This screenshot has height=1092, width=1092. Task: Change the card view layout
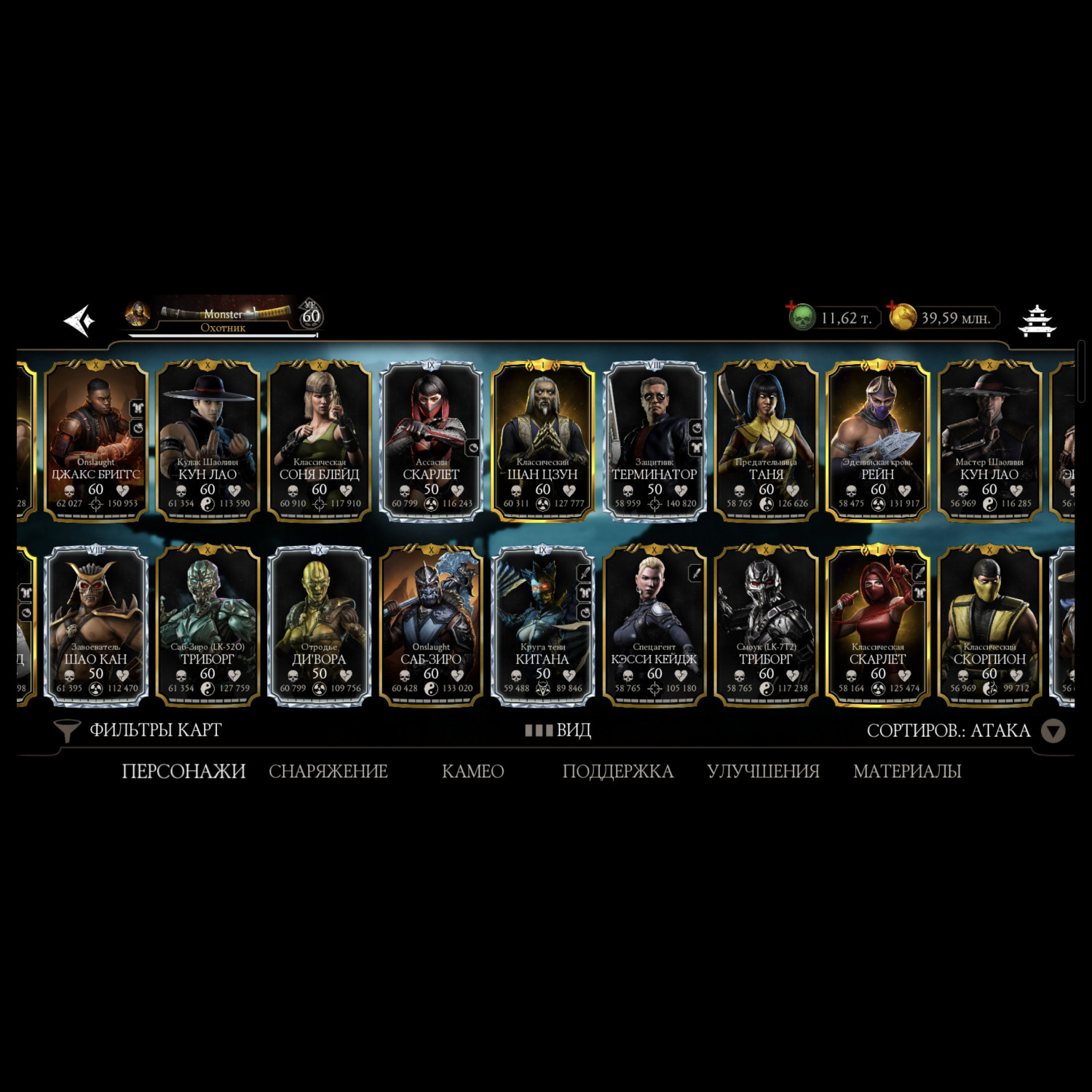(558, 730)
